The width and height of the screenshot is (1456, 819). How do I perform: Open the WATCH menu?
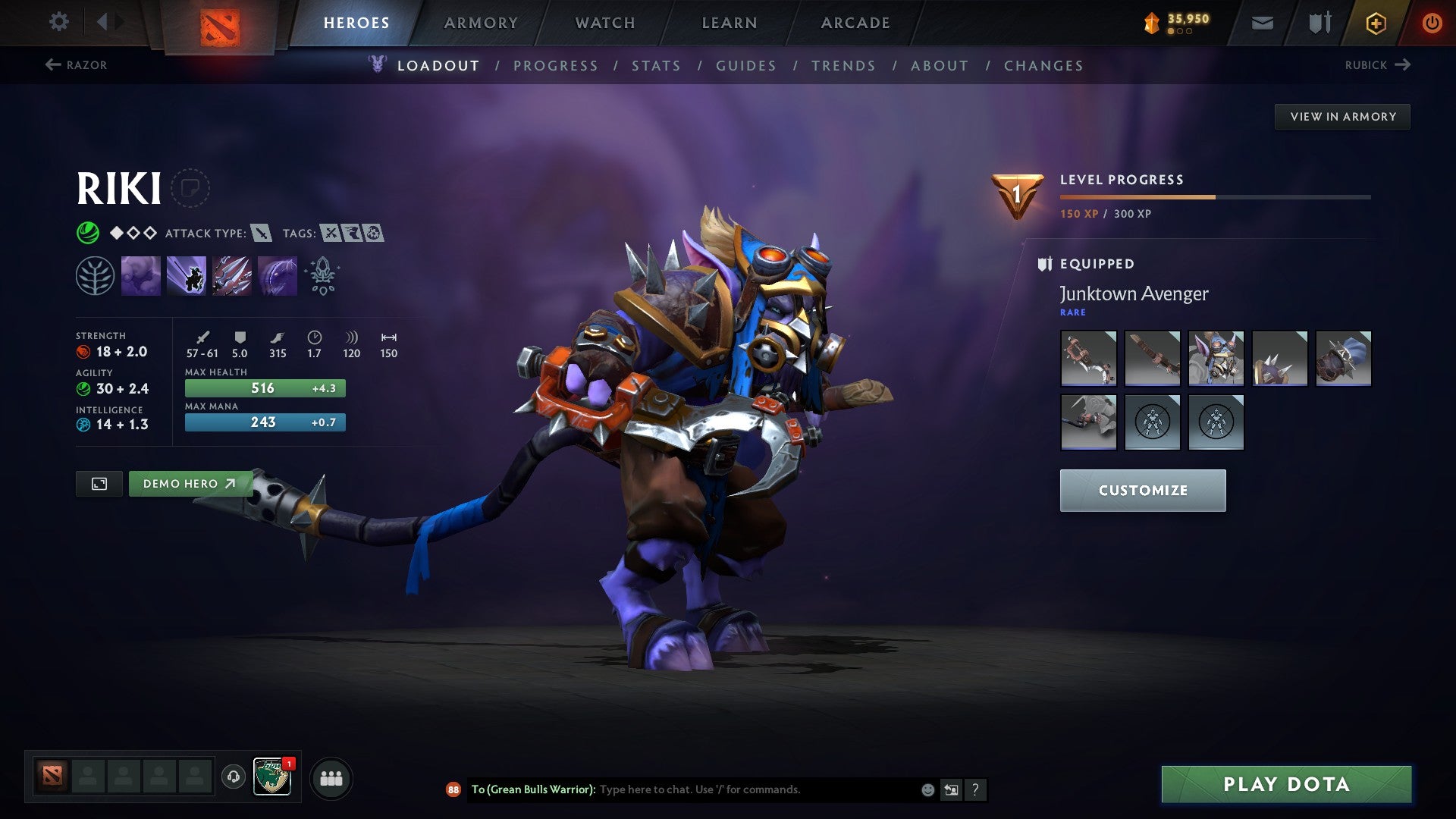604,22
